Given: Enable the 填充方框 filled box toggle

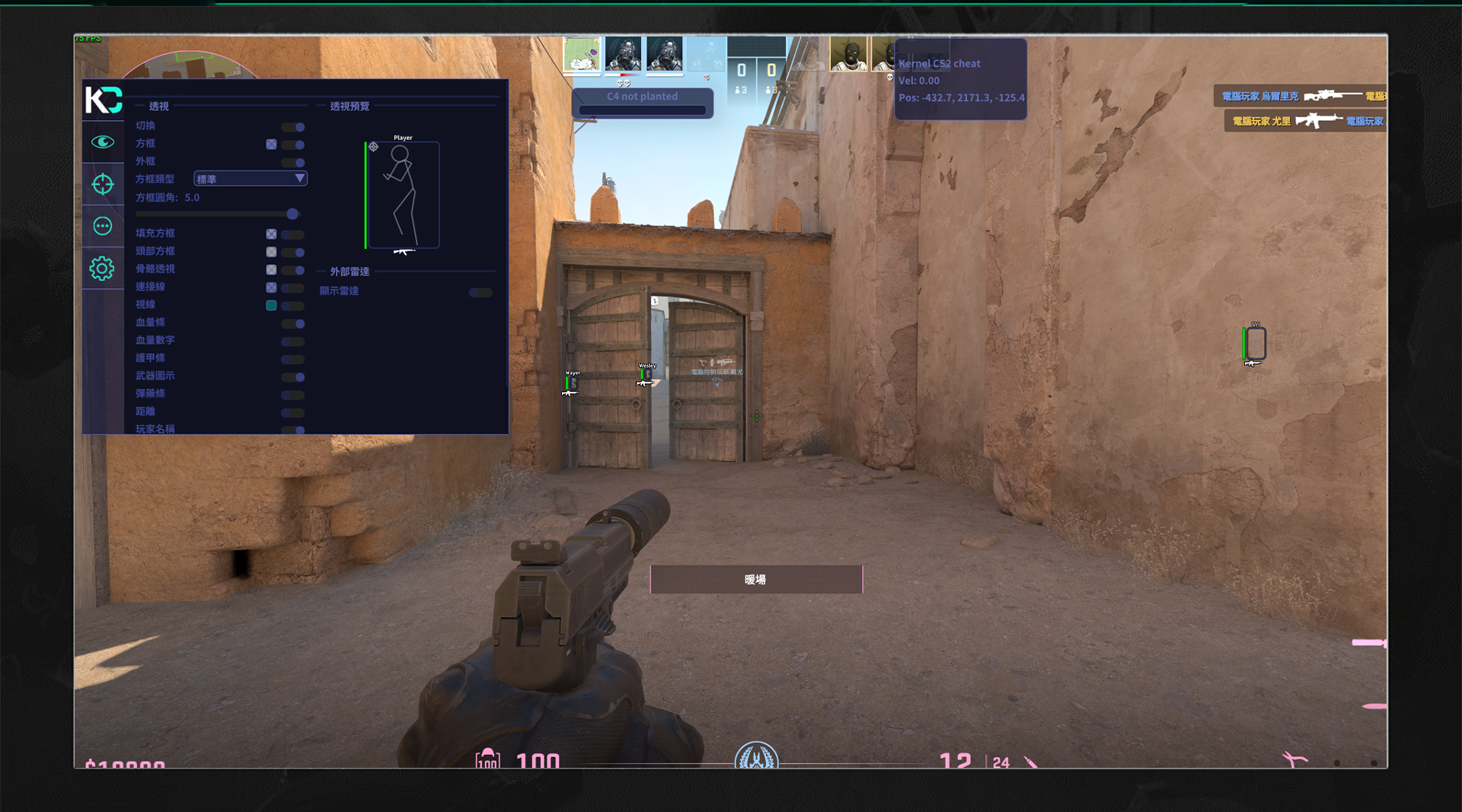Looking at the screenshot, I should click(293, 234).
